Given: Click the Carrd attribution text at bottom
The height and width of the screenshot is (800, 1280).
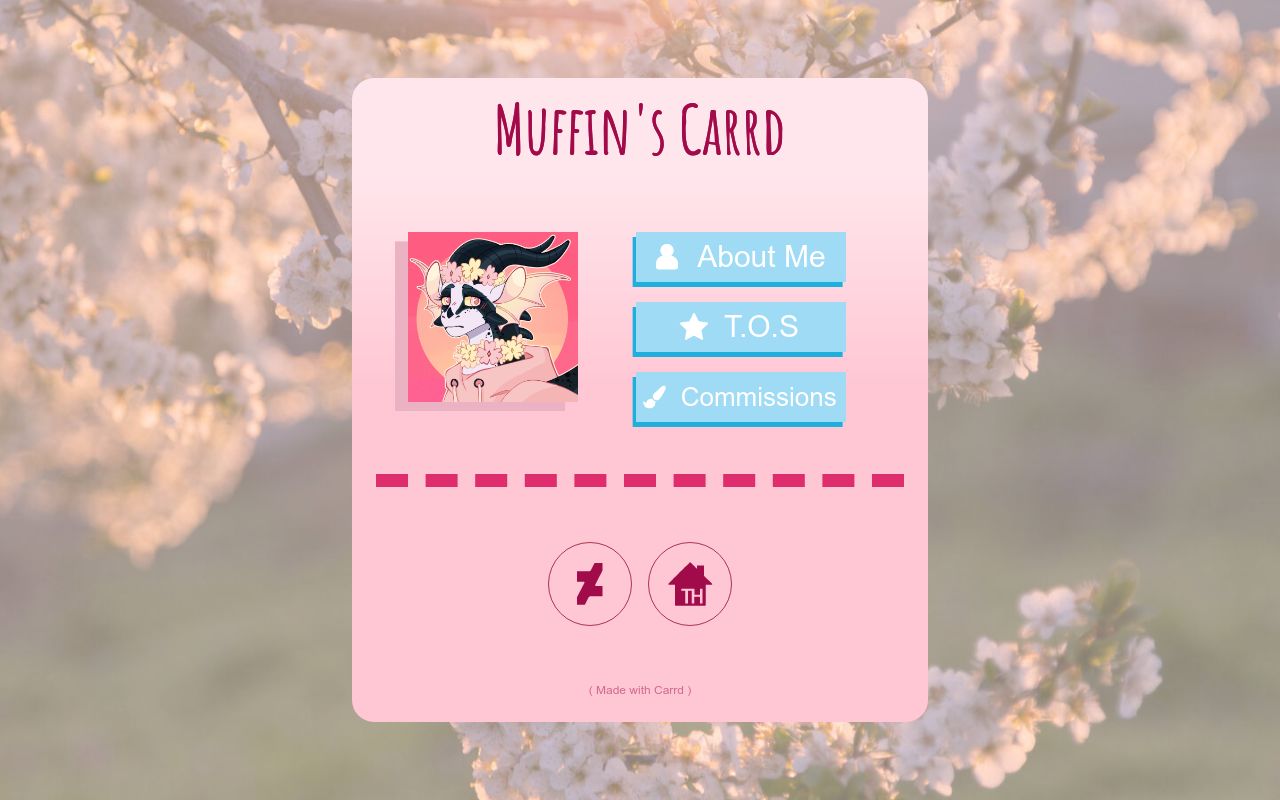Looking at the screenshot, I should tap(639, 690).
